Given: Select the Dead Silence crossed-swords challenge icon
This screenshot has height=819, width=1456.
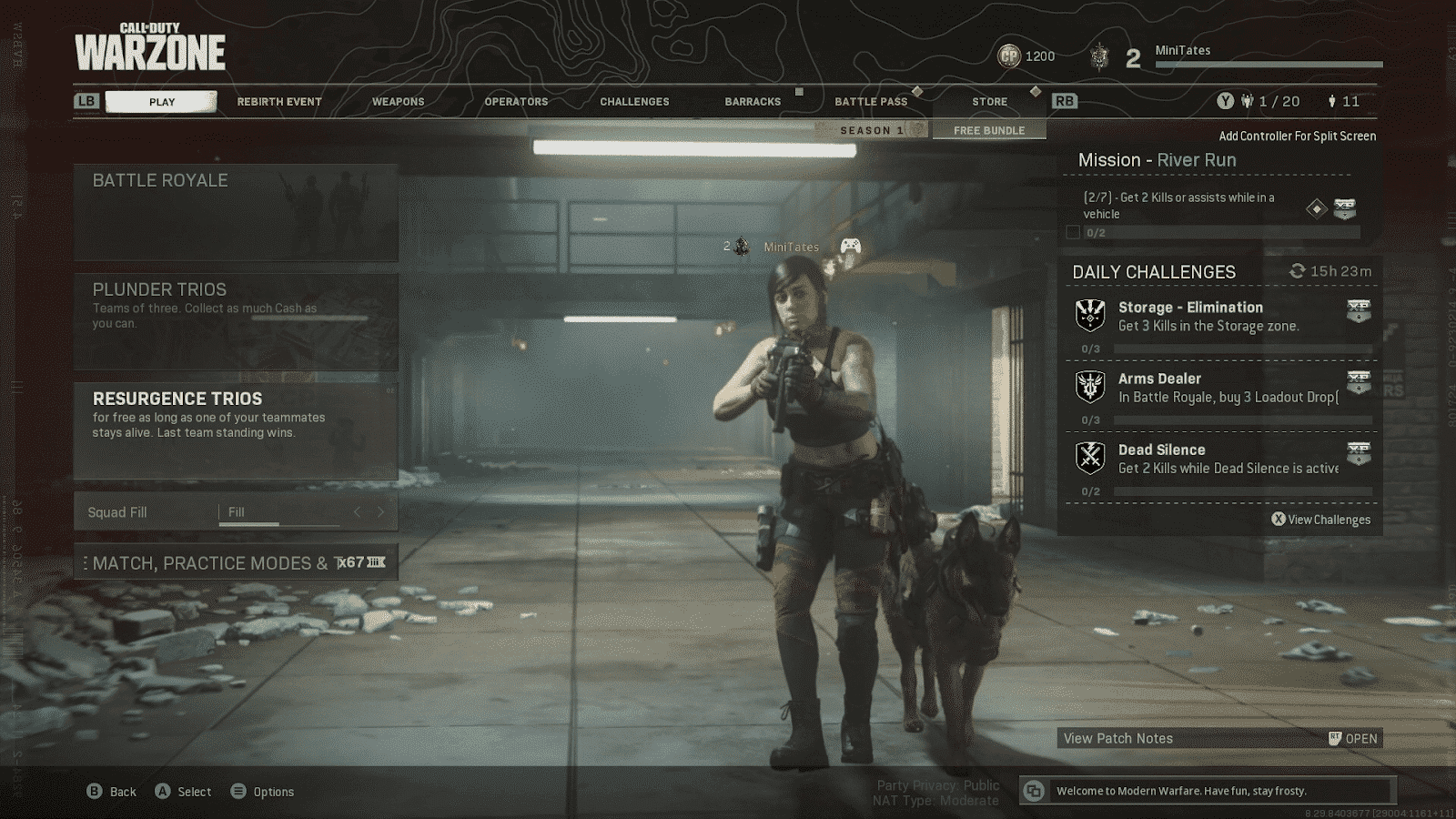Looking at the screenshot, I should (x=1089, y=455).
